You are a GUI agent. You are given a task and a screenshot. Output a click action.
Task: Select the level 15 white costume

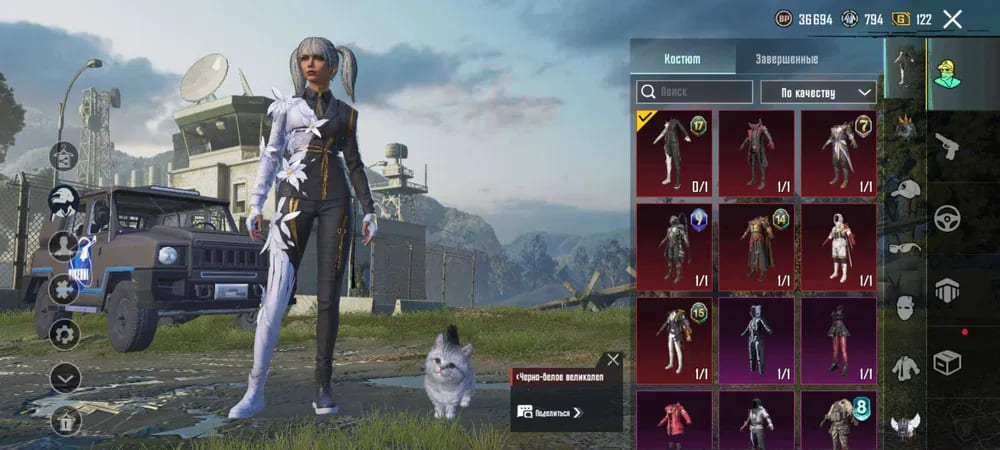[x=674, y=338]
